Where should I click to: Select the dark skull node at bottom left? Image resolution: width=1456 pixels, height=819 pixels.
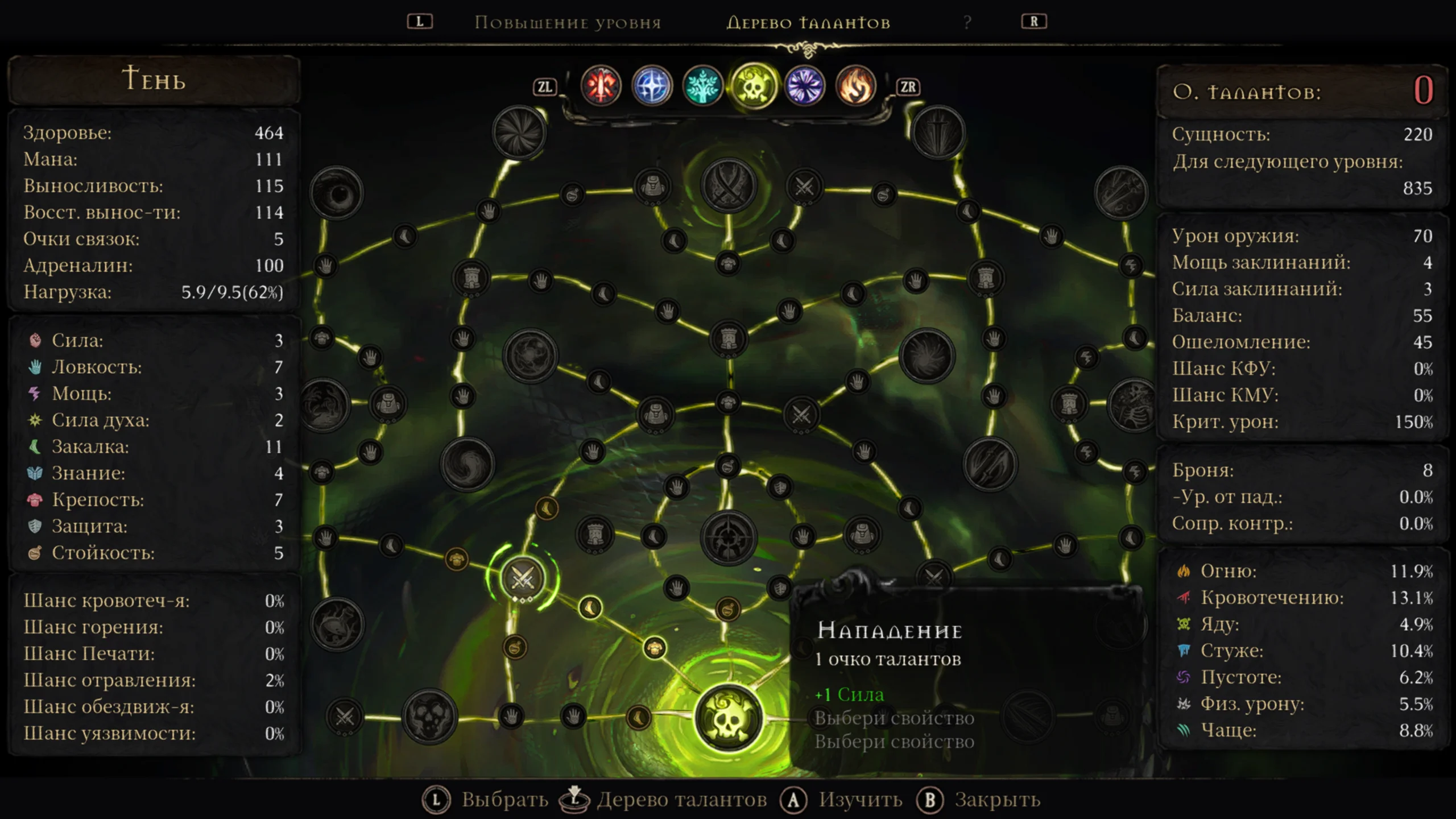point(429,717)
